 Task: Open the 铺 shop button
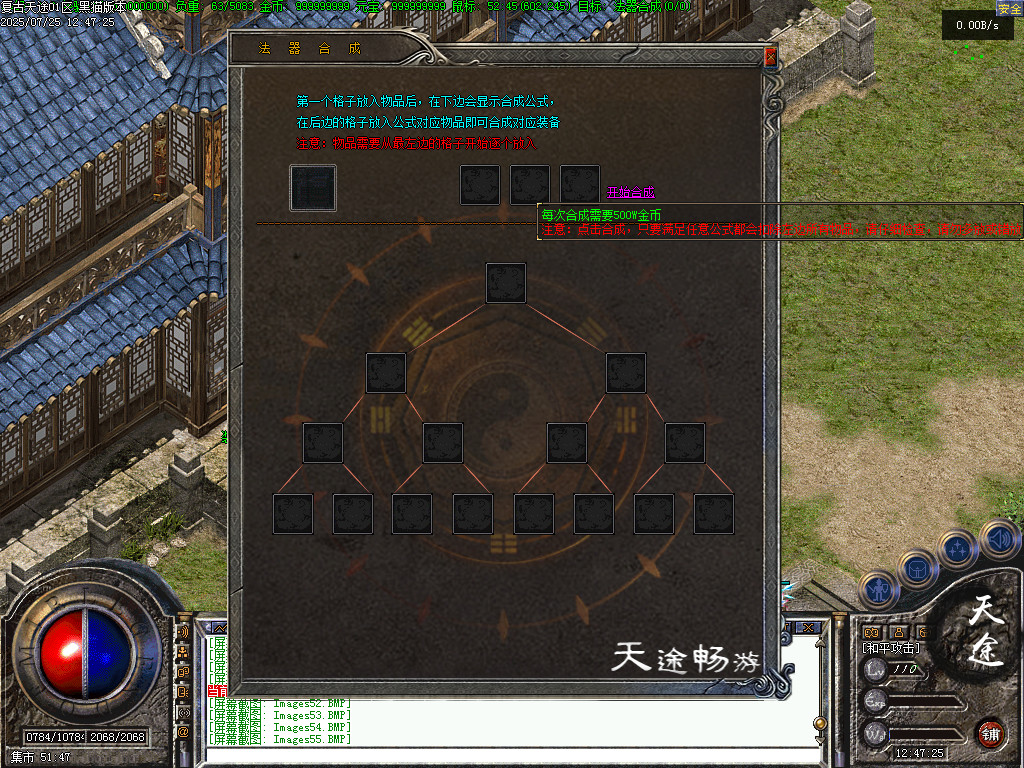tap(991, 733)
